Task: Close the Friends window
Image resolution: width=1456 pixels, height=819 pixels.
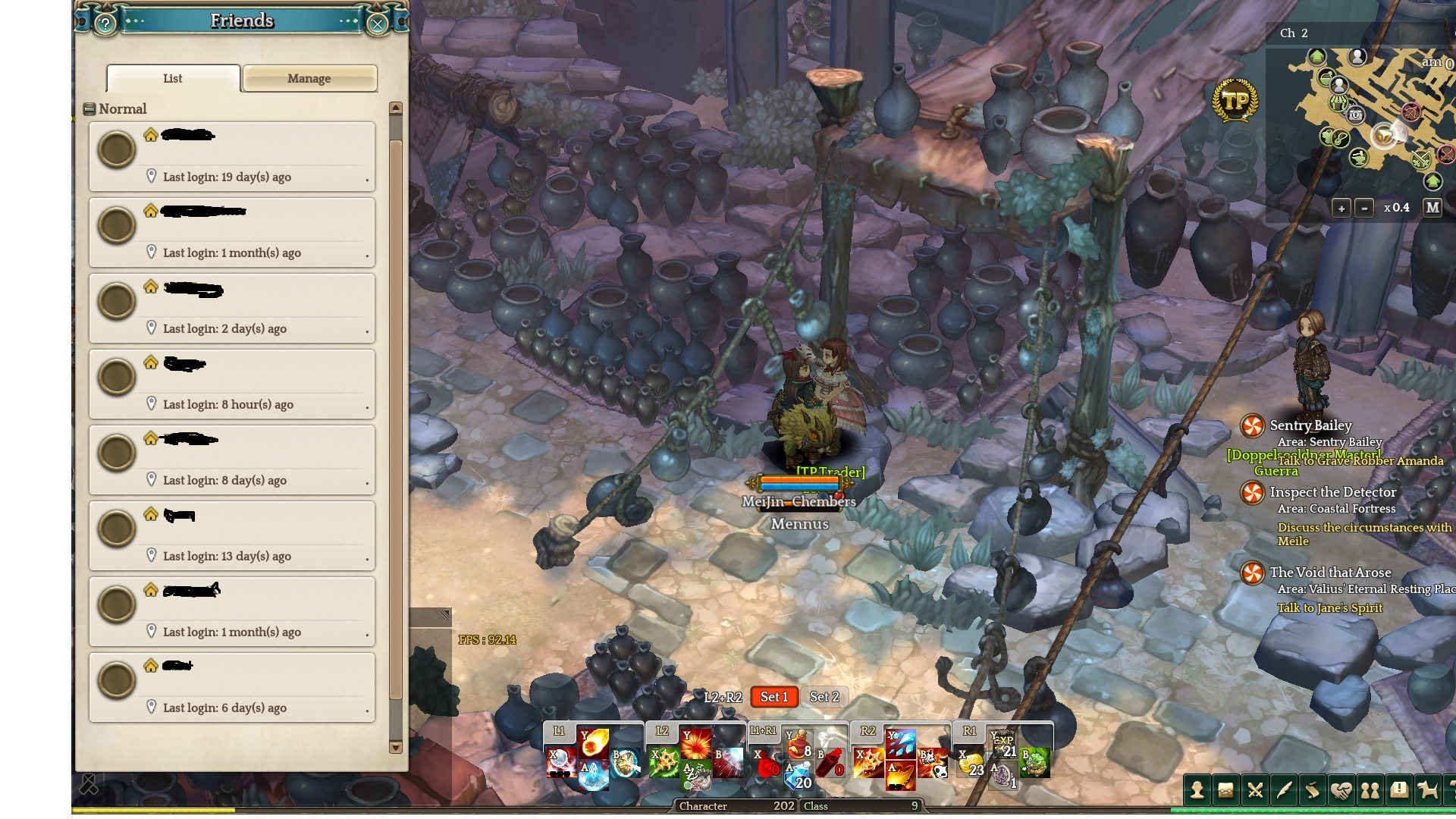Action: [x=377, y=24]
